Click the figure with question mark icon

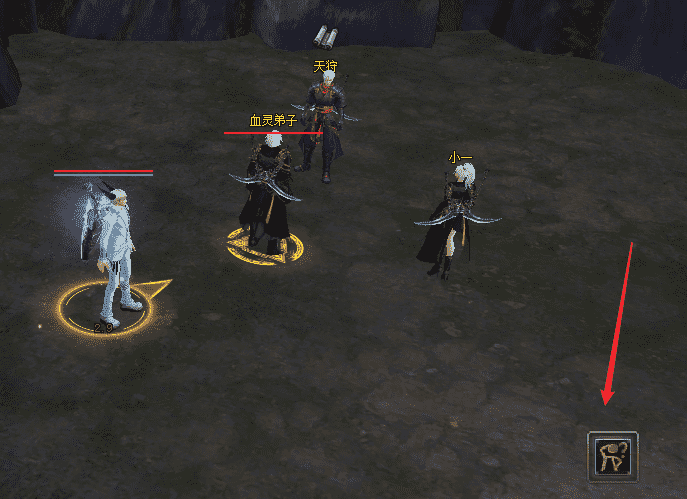coord(612,456)
